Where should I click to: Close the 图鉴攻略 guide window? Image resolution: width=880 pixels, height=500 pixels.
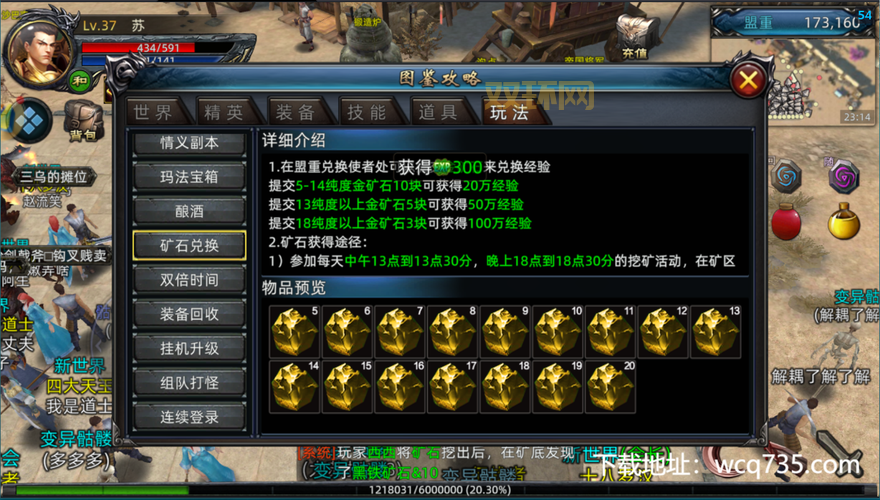click(x=748, y=81)
